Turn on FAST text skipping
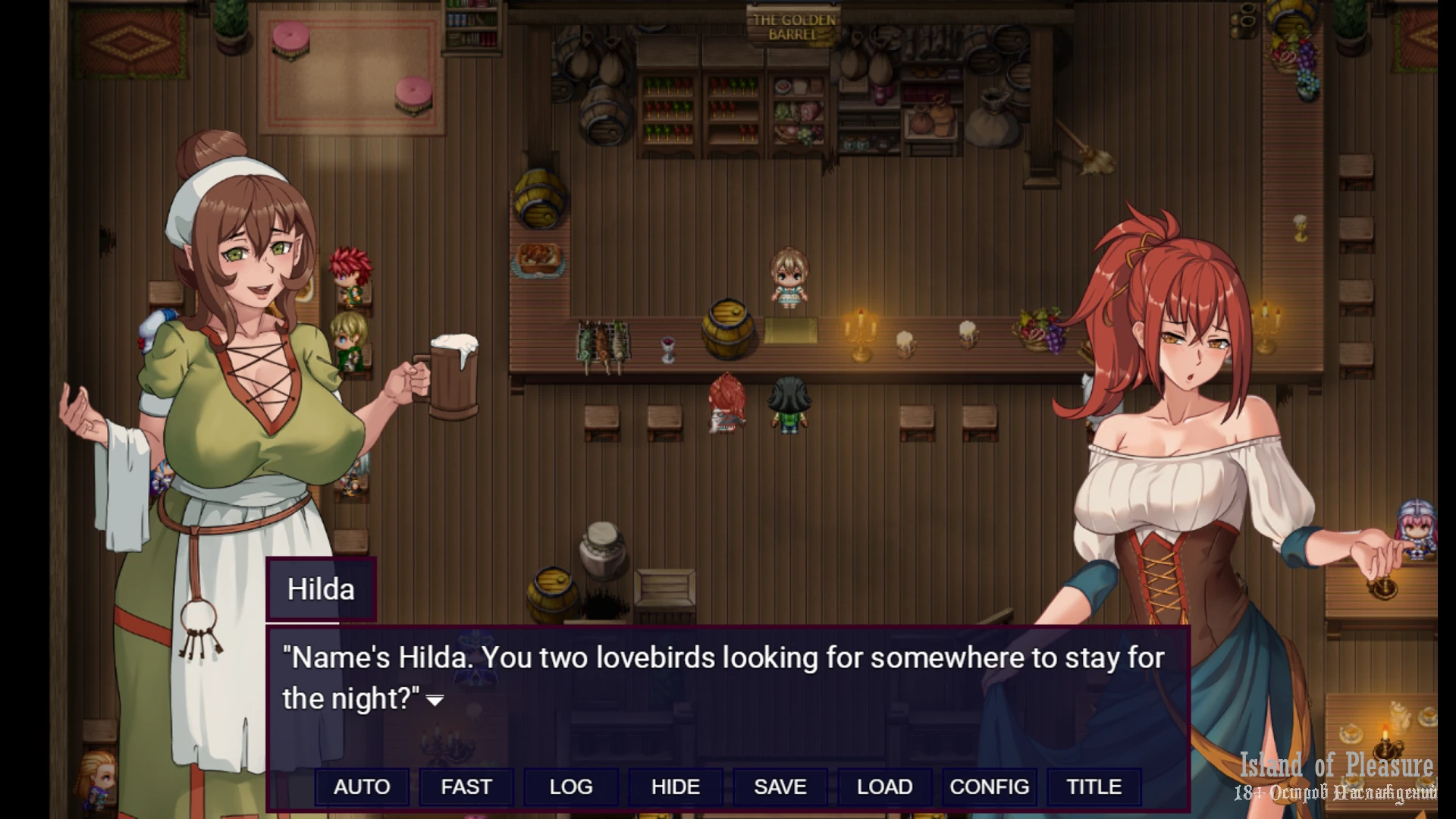Screen dimensions: 1456x819 (x=466, y=787)
